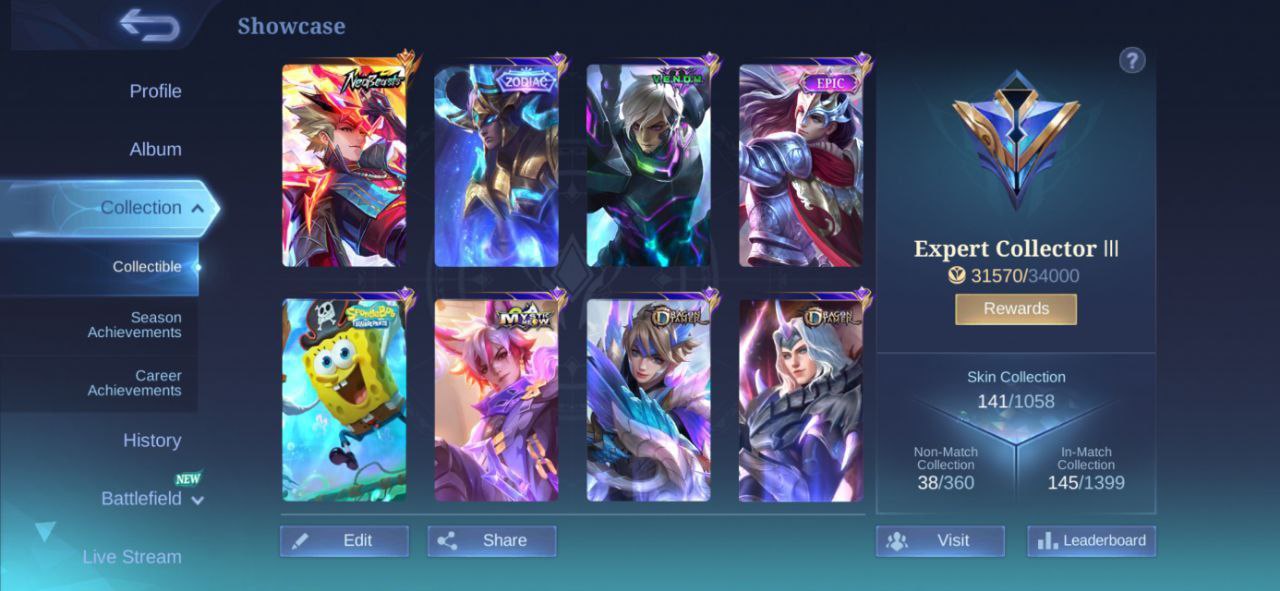Show the History section

(x=152, y=440)
